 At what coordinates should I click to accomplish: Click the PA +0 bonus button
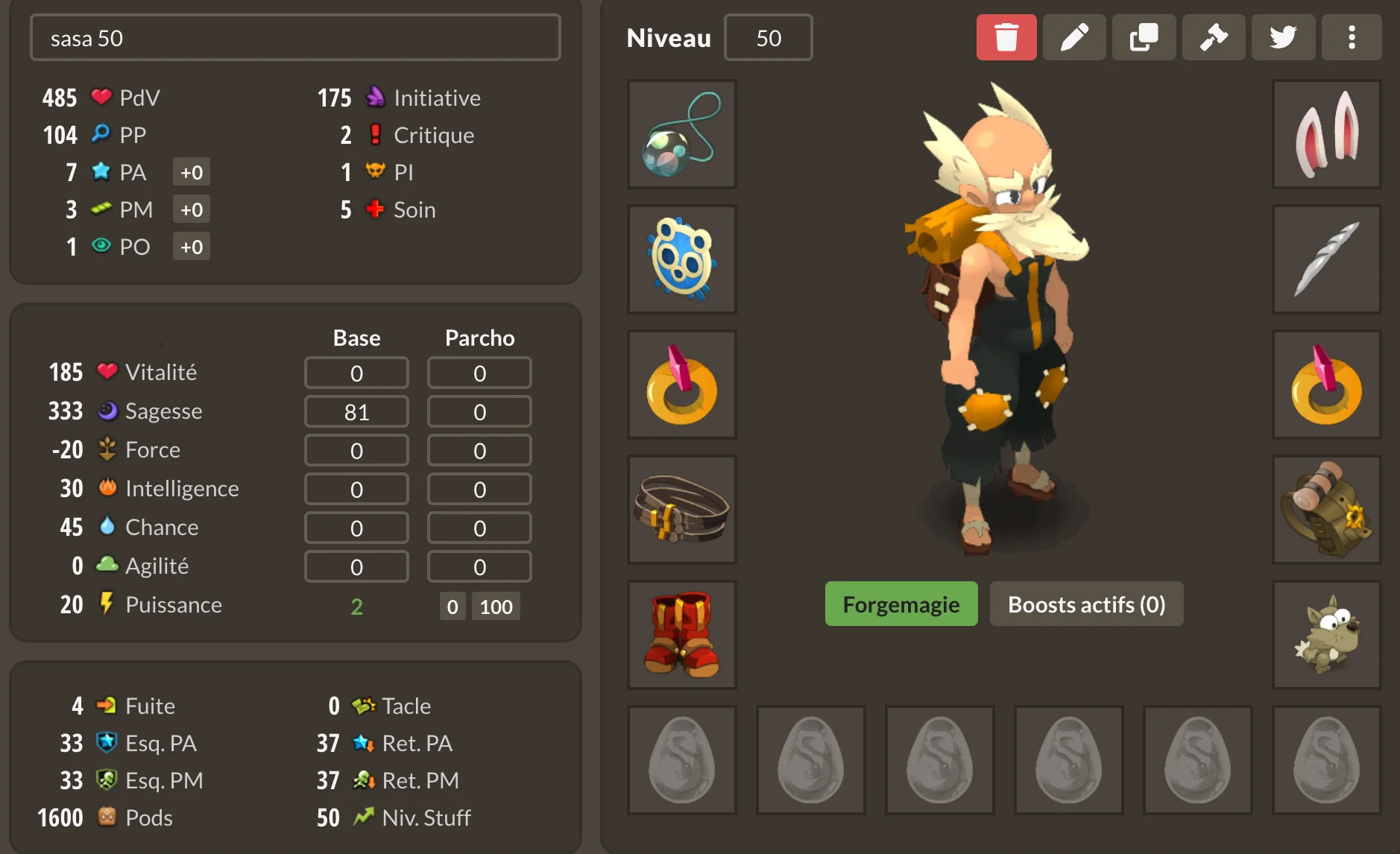192,173
